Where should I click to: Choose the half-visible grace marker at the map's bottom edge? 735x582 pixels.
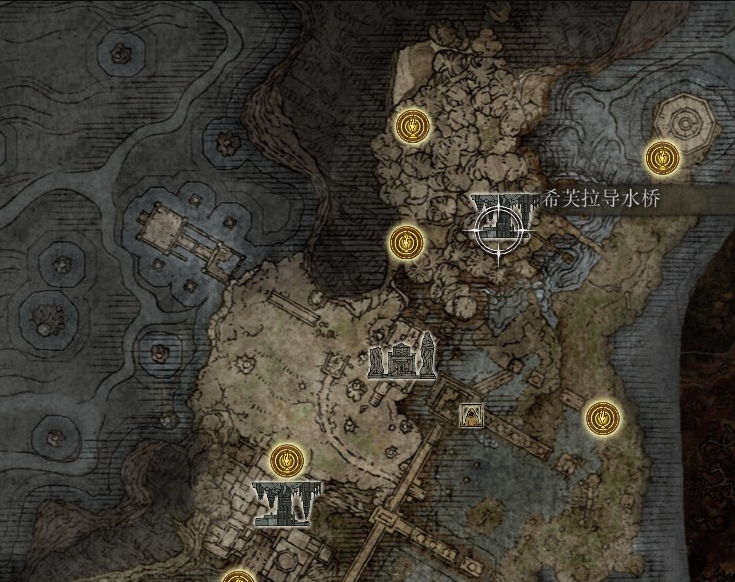(238, 576)
